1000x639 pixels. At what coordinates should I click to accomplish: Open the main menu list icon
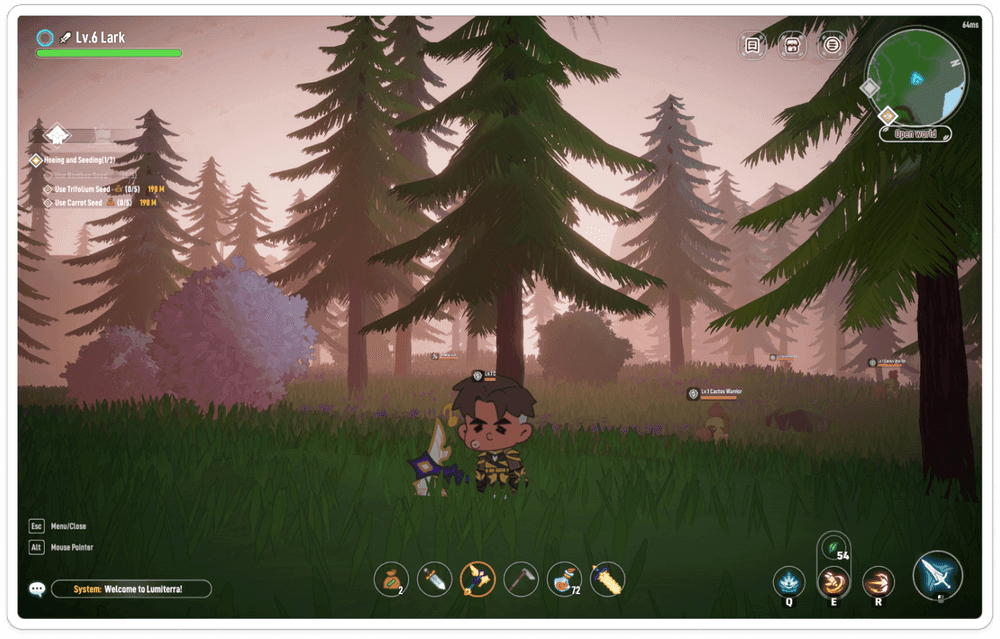pyautogui.click(x=831, y=45)
